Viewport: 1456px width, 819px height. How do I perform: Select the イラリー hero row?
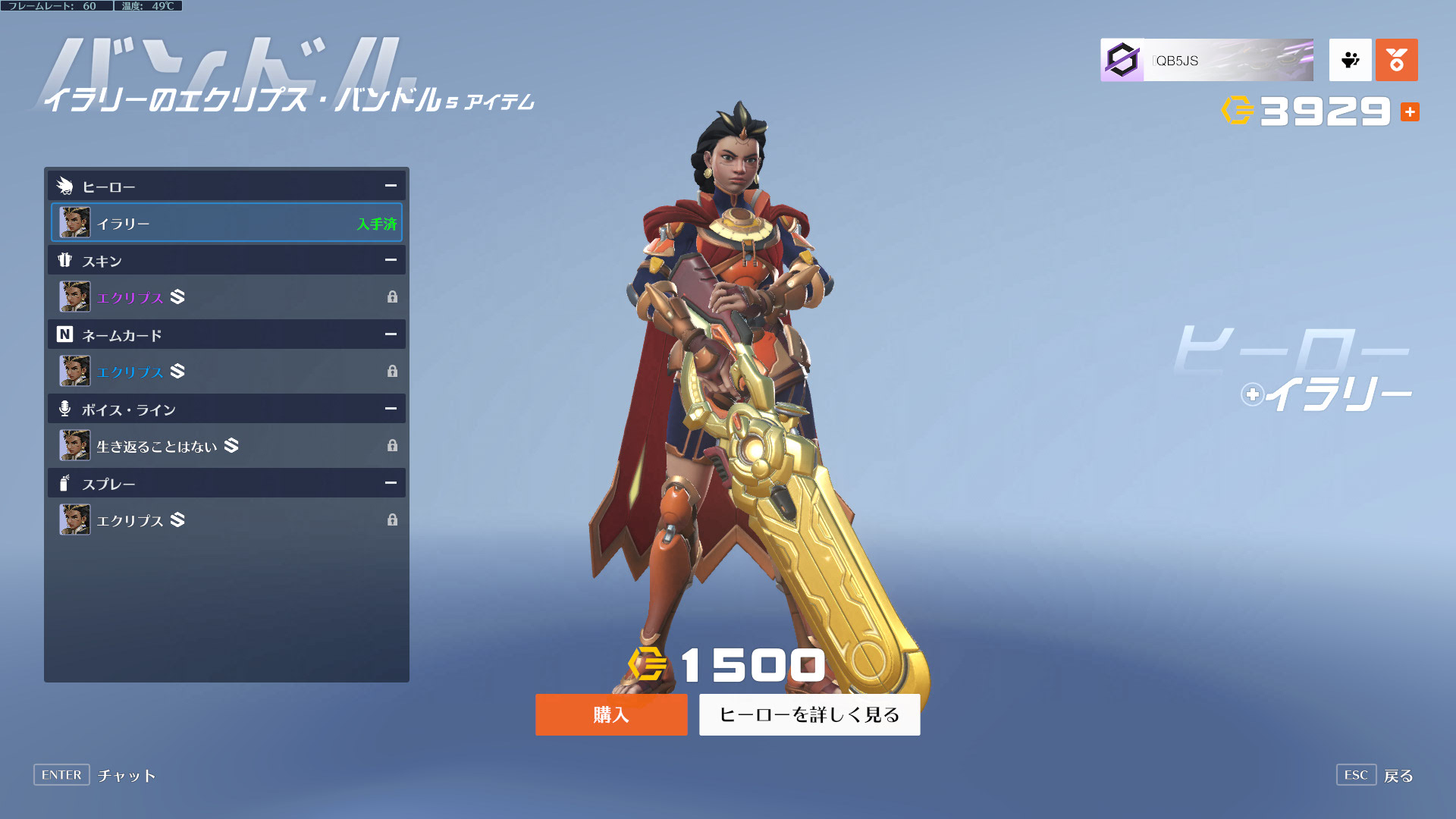tap(226, 223)
